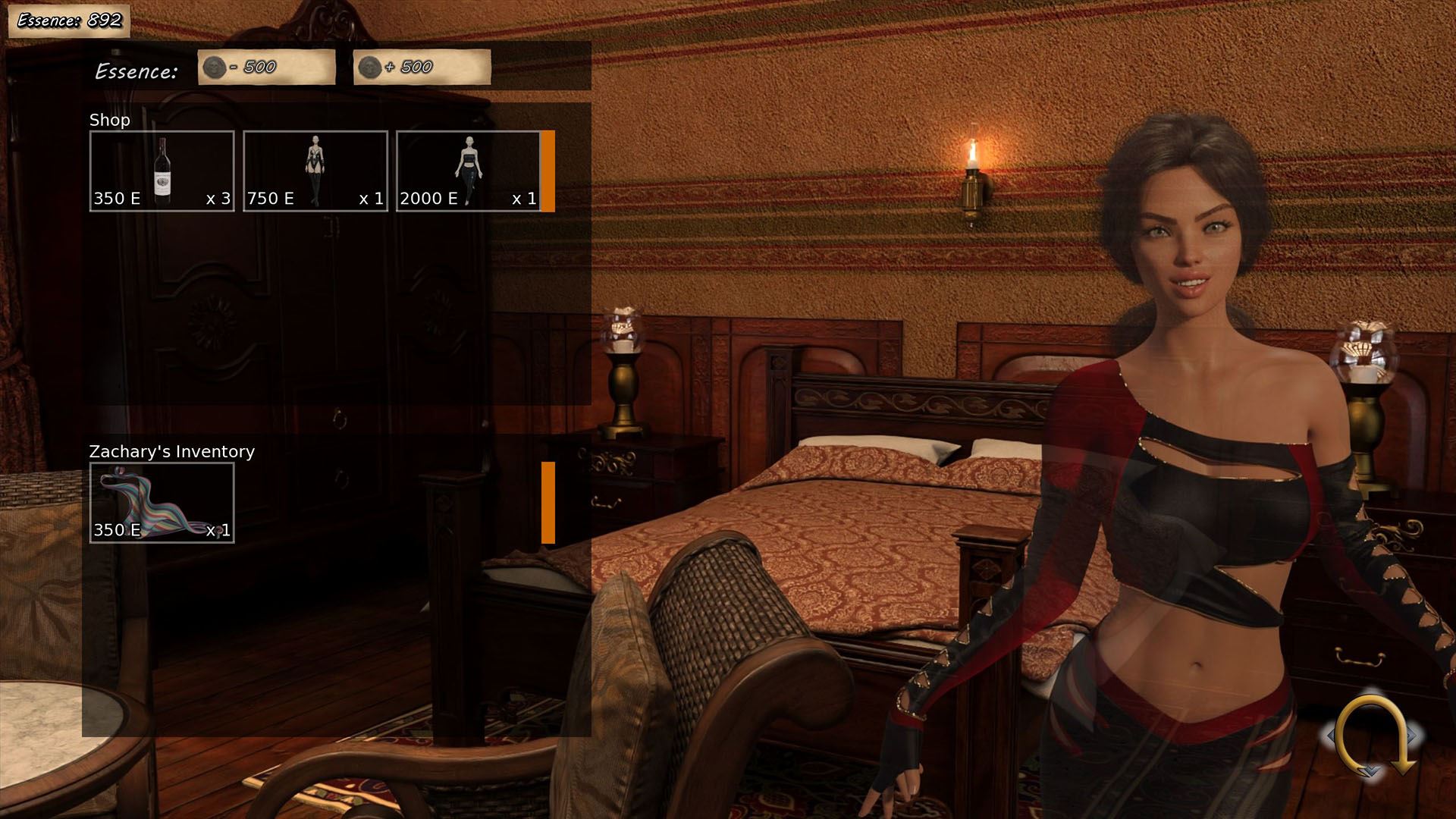Viewport: 1456px width, 819px height.
Task: Click the Shop list orange scrollbar
Action: 548,171
